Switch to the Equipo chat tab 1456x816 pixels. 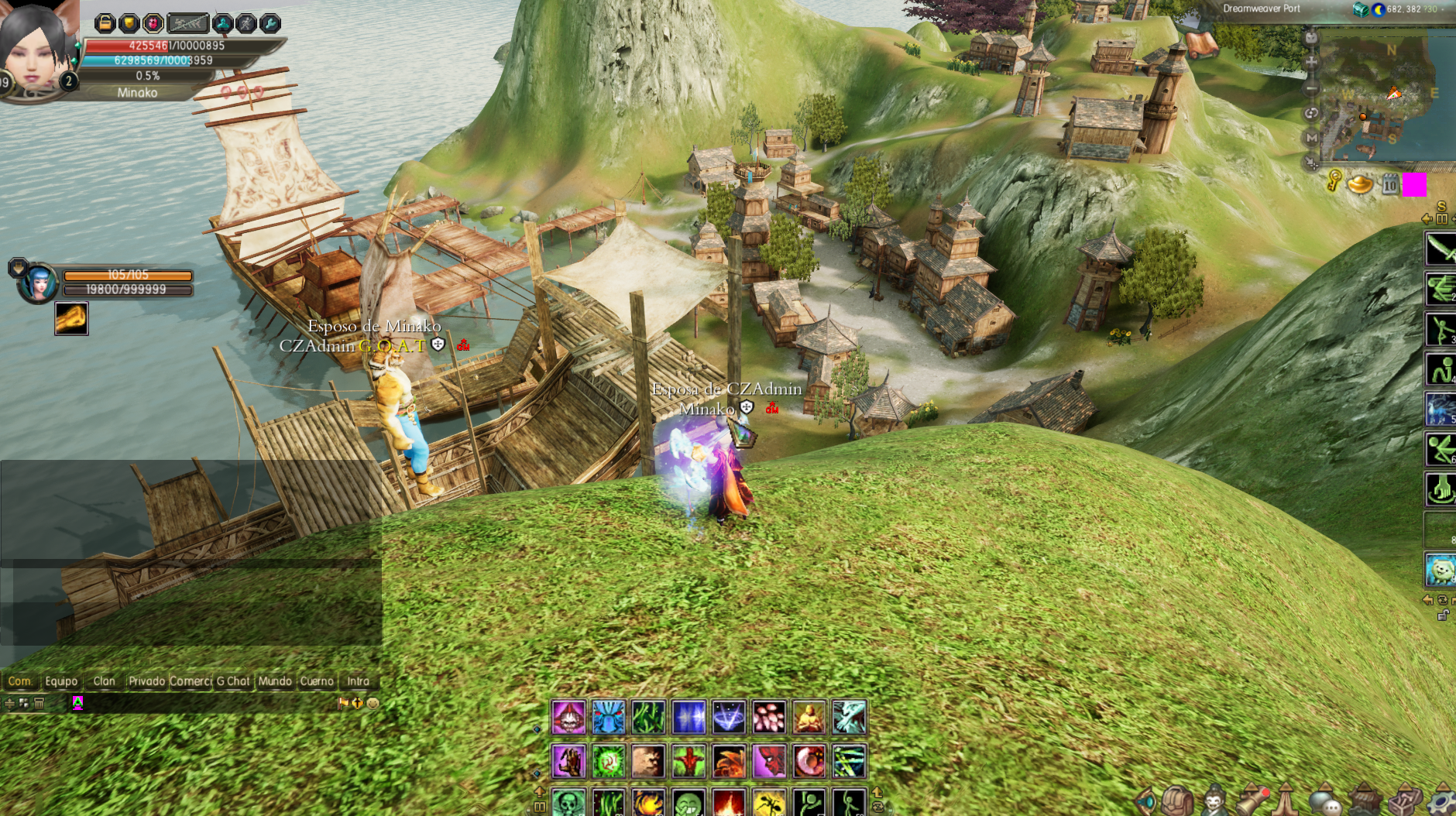[x=61, y=681]
